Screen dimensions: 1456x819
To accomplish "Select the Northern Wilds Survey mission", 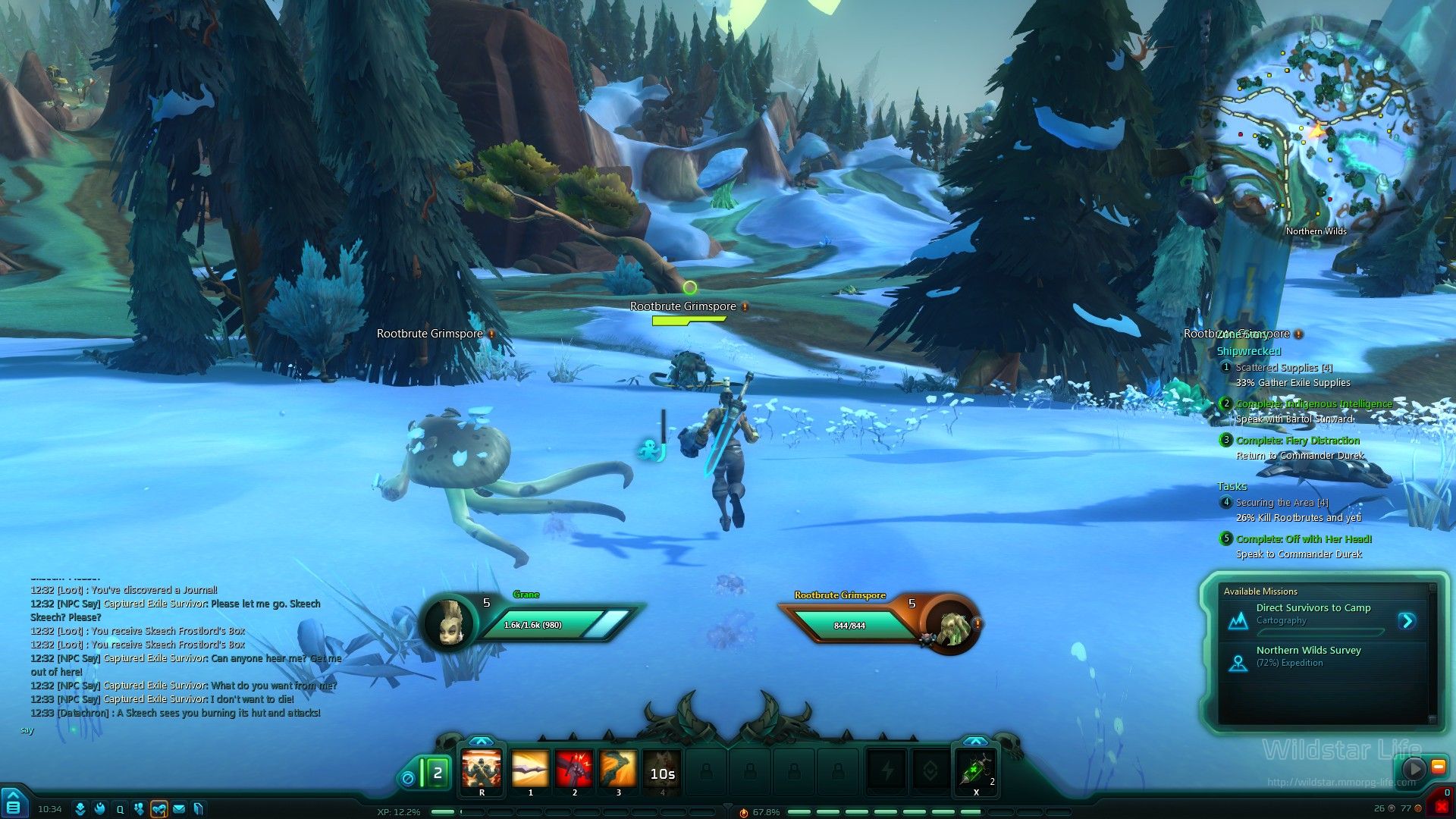I will click(1308, 651).
